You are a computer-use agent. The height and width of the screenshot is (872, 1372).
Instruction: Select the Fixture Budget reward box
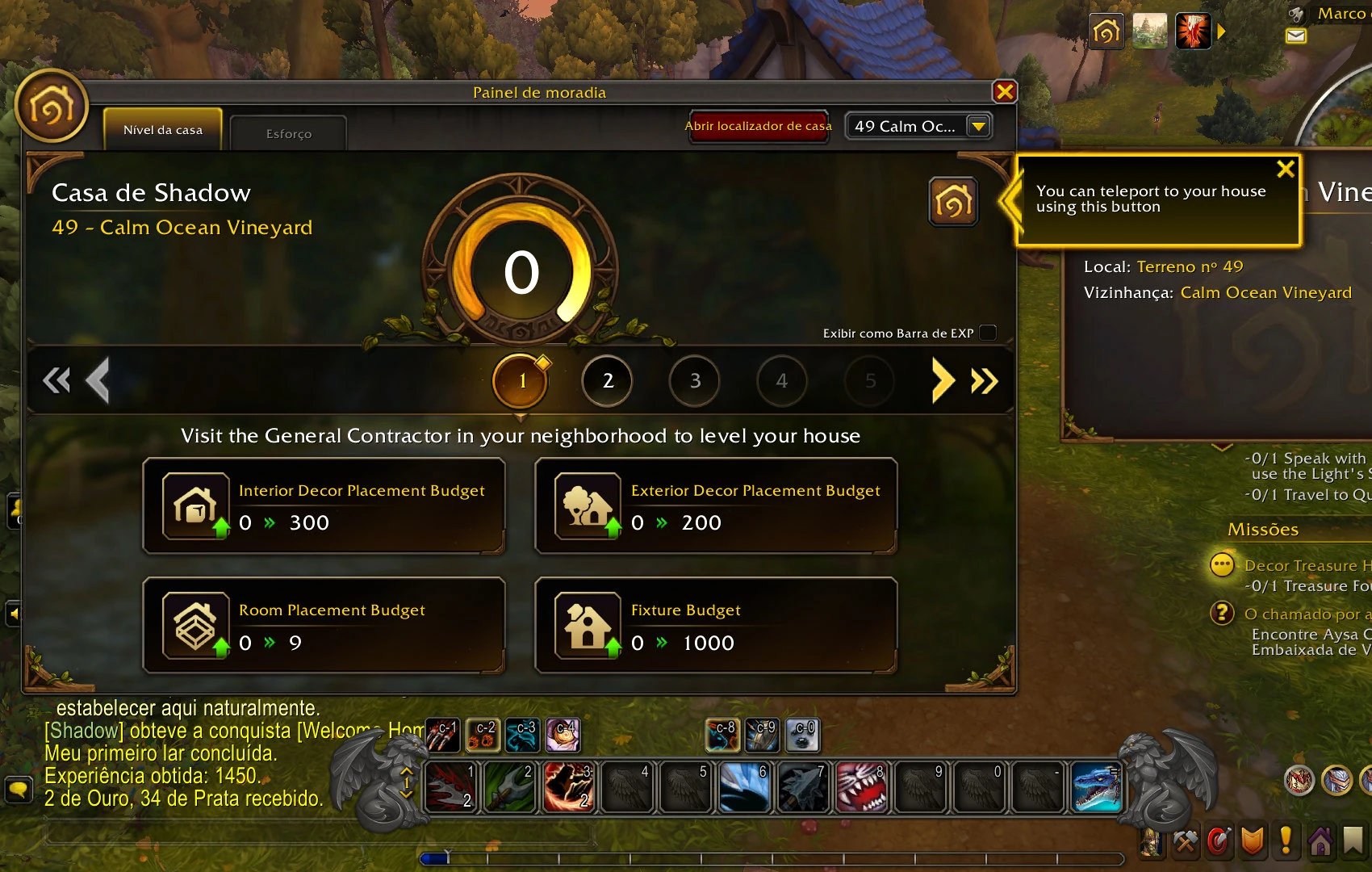pyautogui.click(x=716, y=626)
